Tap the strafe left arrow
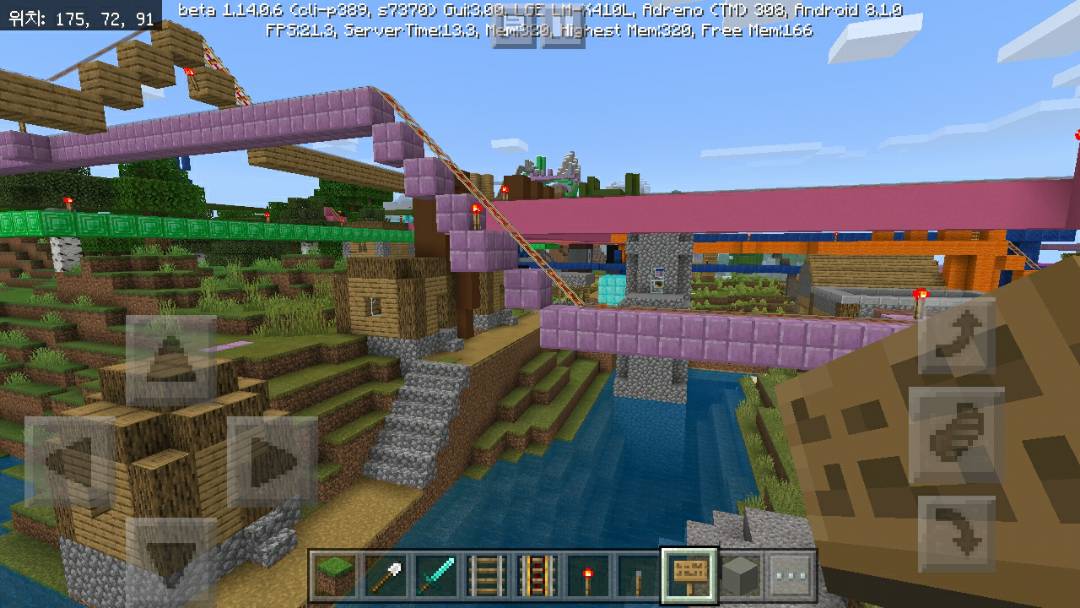This screenshot has height=608, width=1080. [x=69, y=461]
